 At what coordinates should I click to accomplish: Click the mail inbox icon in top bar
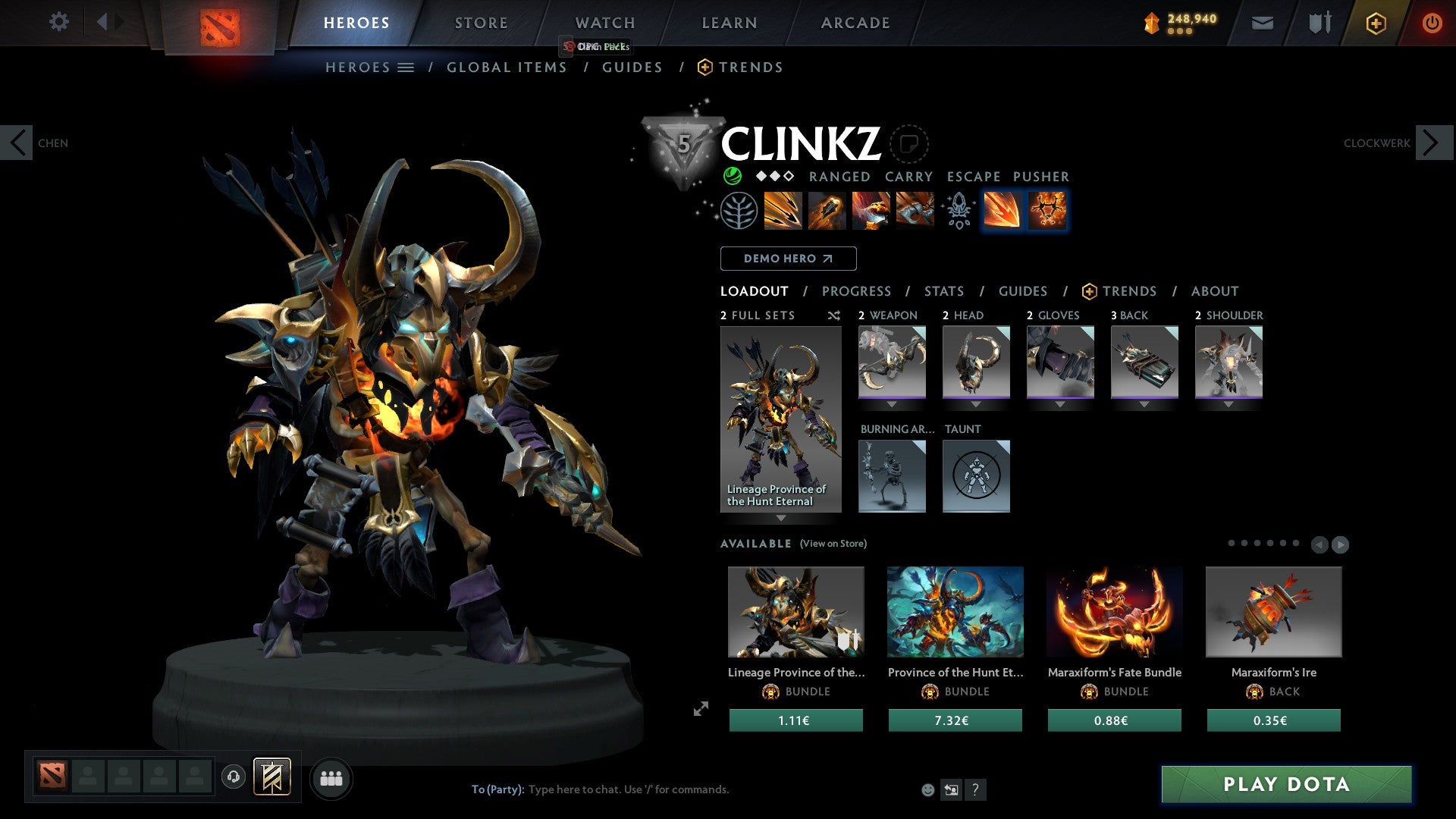pos(1263,23)
